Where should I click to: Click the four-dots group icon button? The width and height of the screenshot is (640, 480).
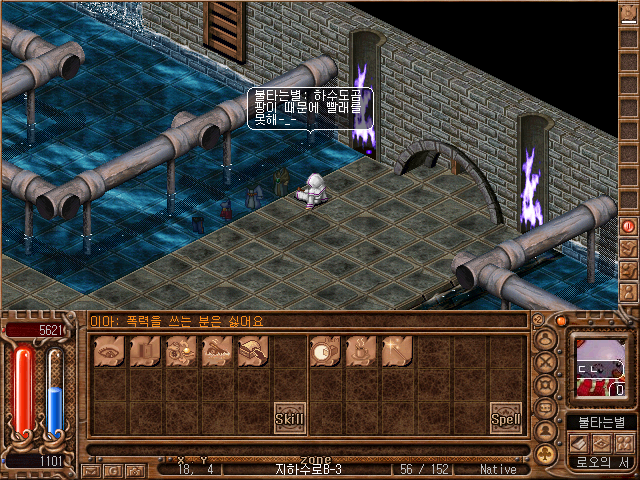pyautogui.click(x=624, y=441)
